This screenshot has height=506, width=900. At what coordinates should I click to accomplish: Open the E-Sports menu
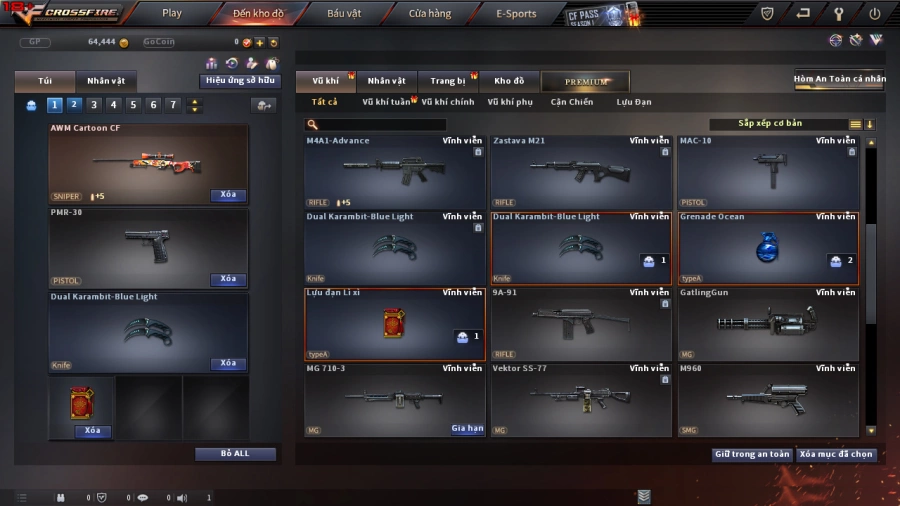tap(516, 14)
